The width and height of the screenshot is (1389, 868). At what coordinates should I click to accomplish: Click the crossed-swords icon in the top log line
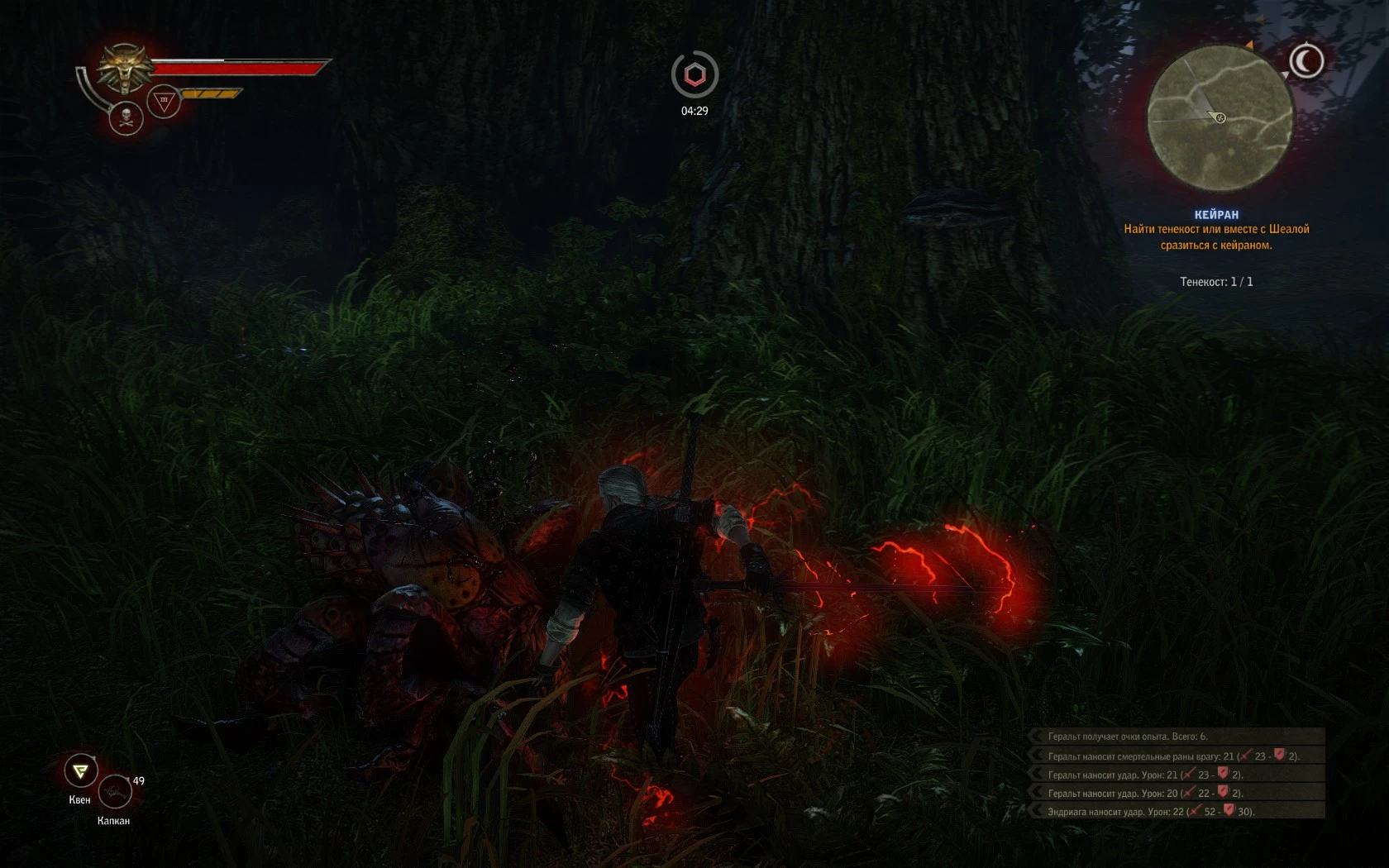click(x=1243, y=756)
